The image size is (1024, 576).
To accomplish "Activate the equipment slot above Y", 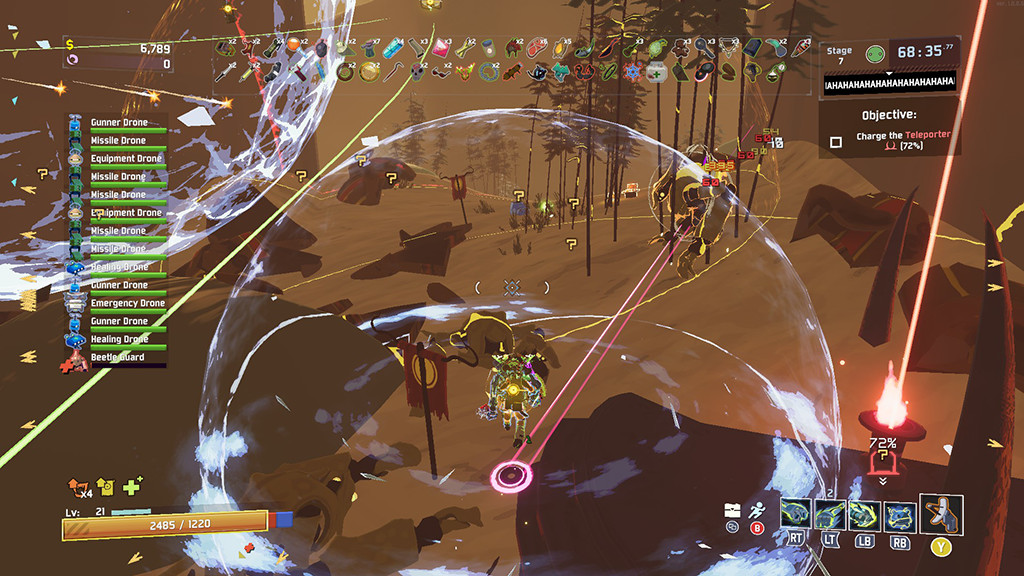I will [942, 514].
